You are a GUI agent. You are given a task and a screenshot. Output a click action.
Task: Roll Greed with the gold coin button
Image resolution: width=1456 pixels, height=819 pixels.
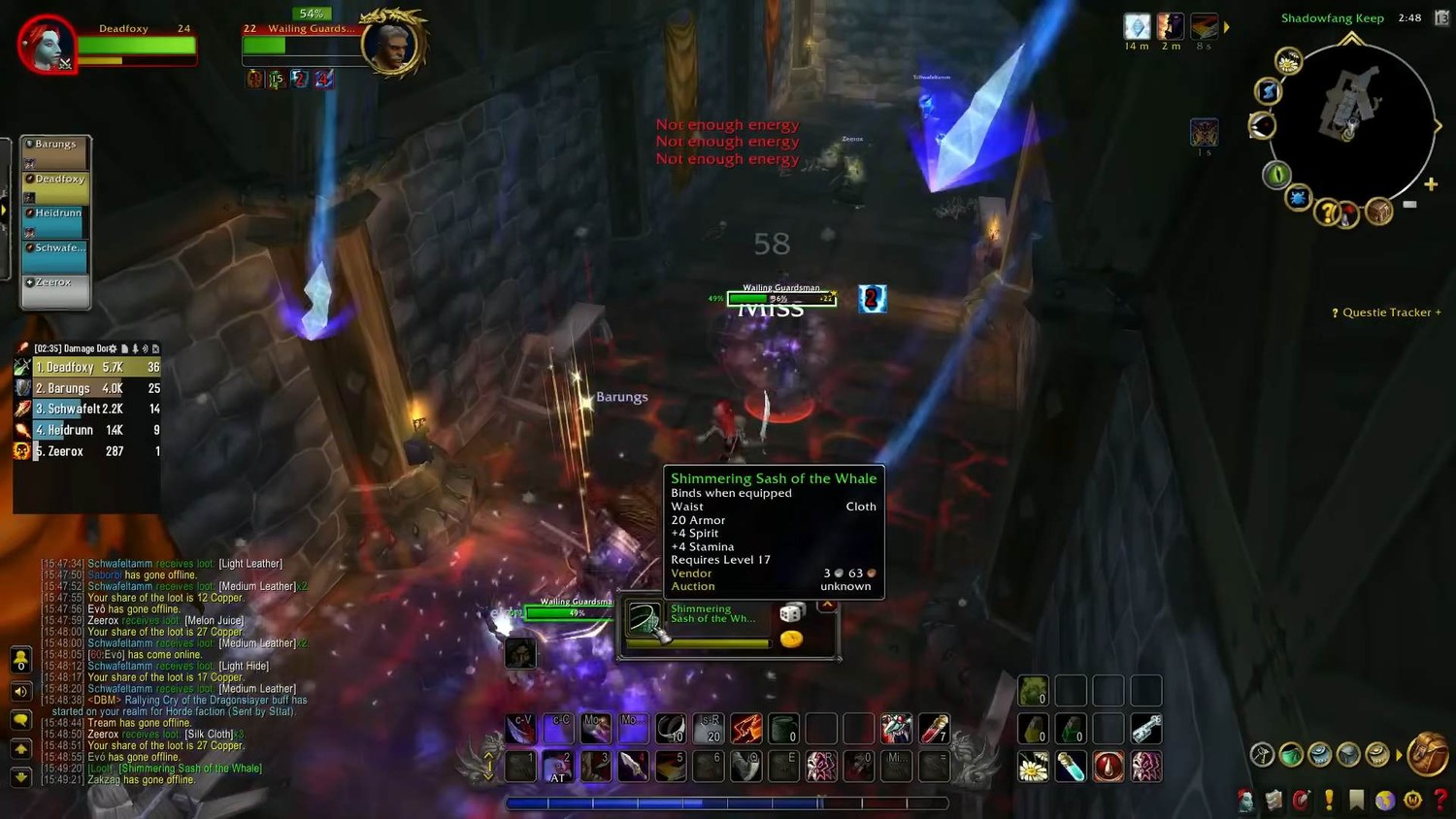792,639
